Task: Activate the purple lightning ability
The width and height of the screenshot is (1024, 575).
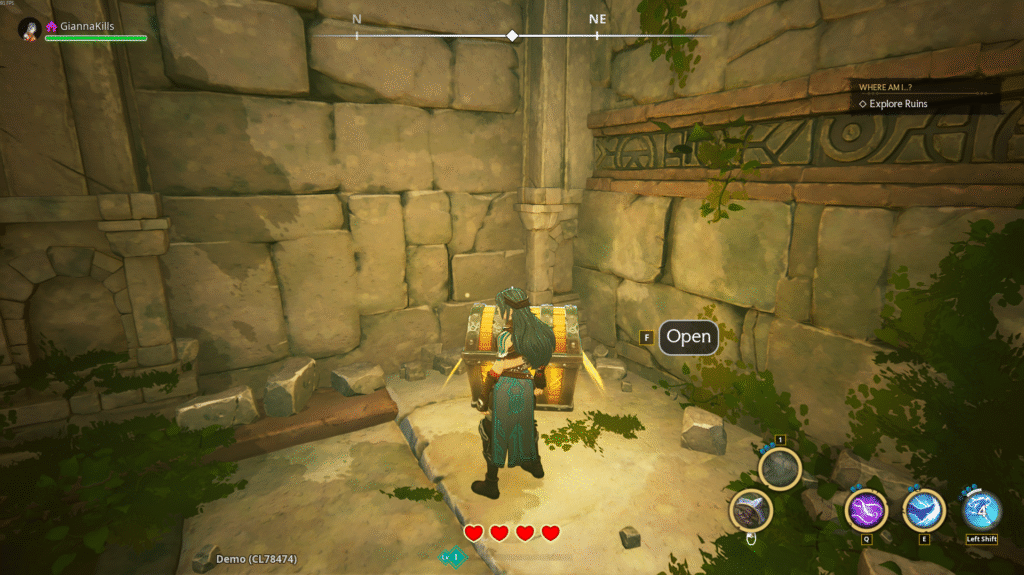Action: (866, 510)
